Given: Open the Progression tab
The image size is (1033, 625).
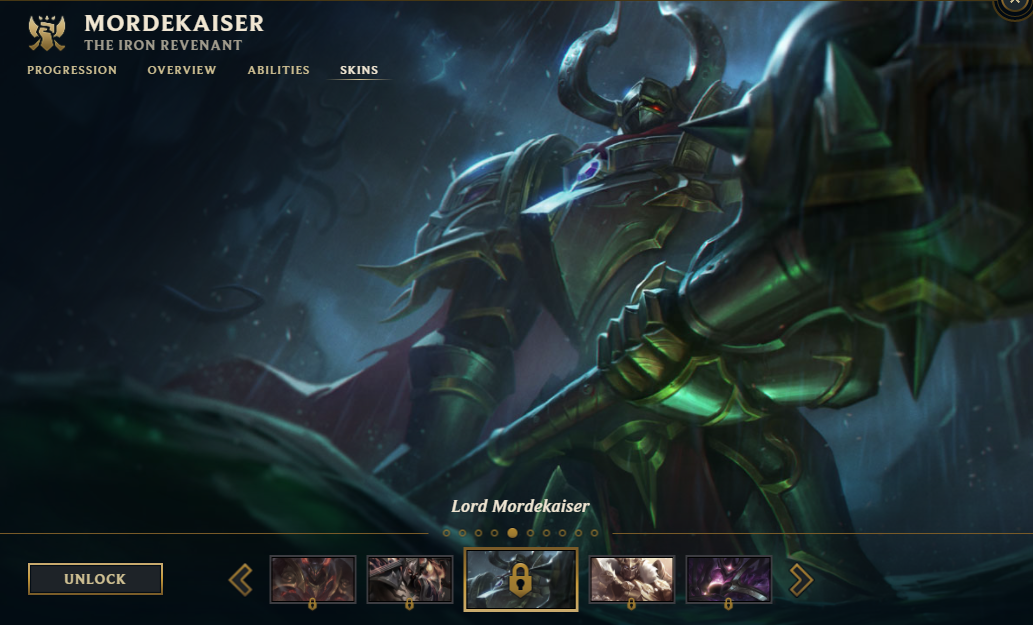Looking at the screenshot, I should 72,70.
